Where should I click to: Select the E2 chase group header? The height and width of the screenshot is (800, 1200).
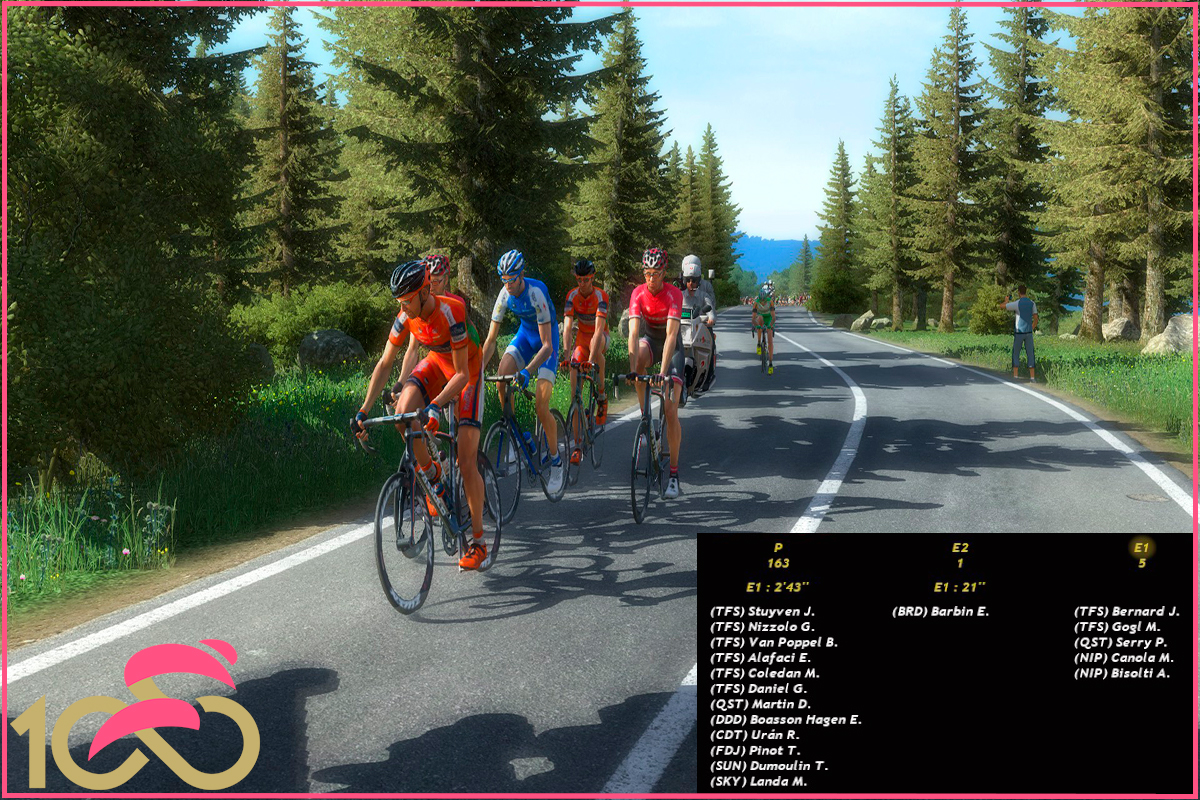point(960,548)
